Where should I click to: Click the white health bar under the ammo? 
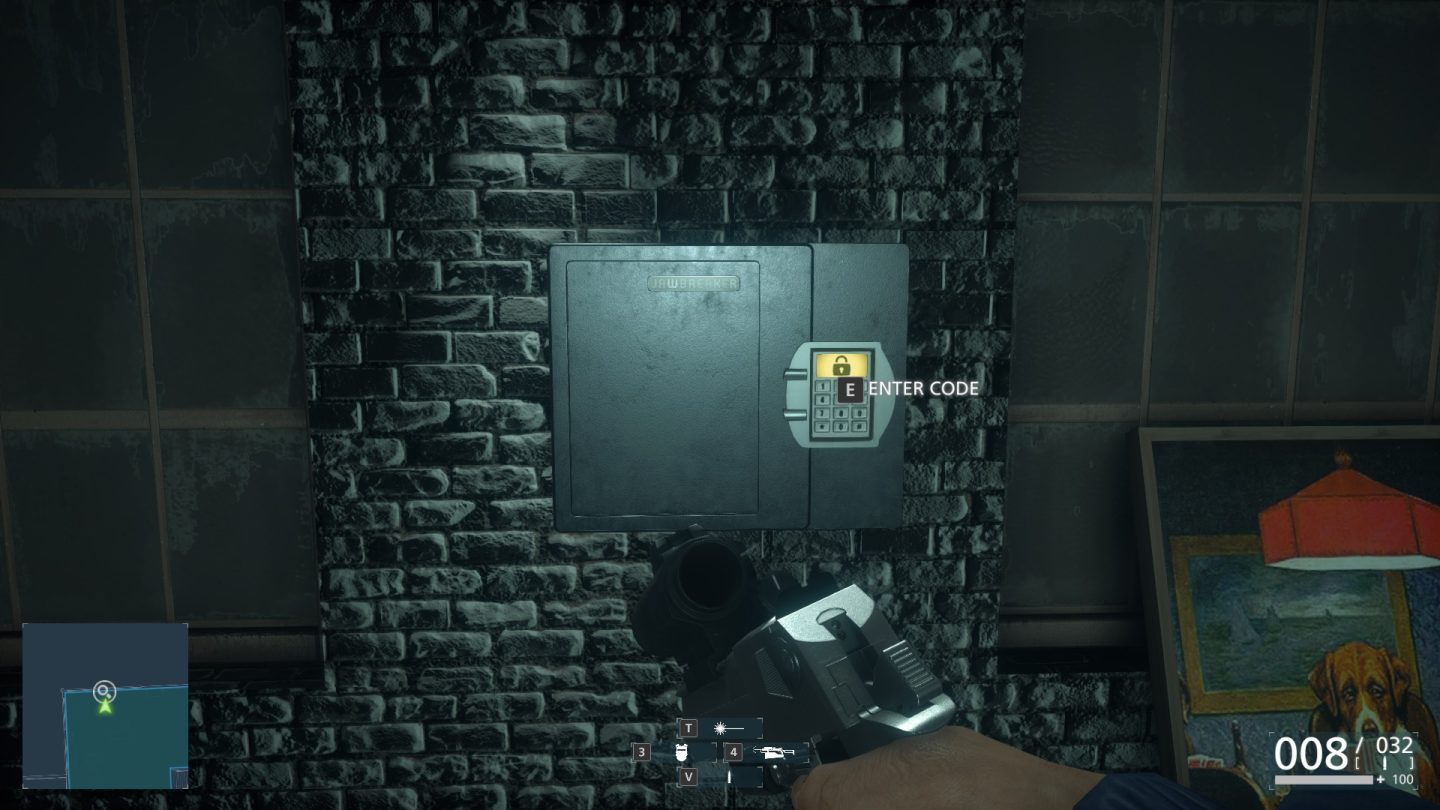(x=1322, y=779)
